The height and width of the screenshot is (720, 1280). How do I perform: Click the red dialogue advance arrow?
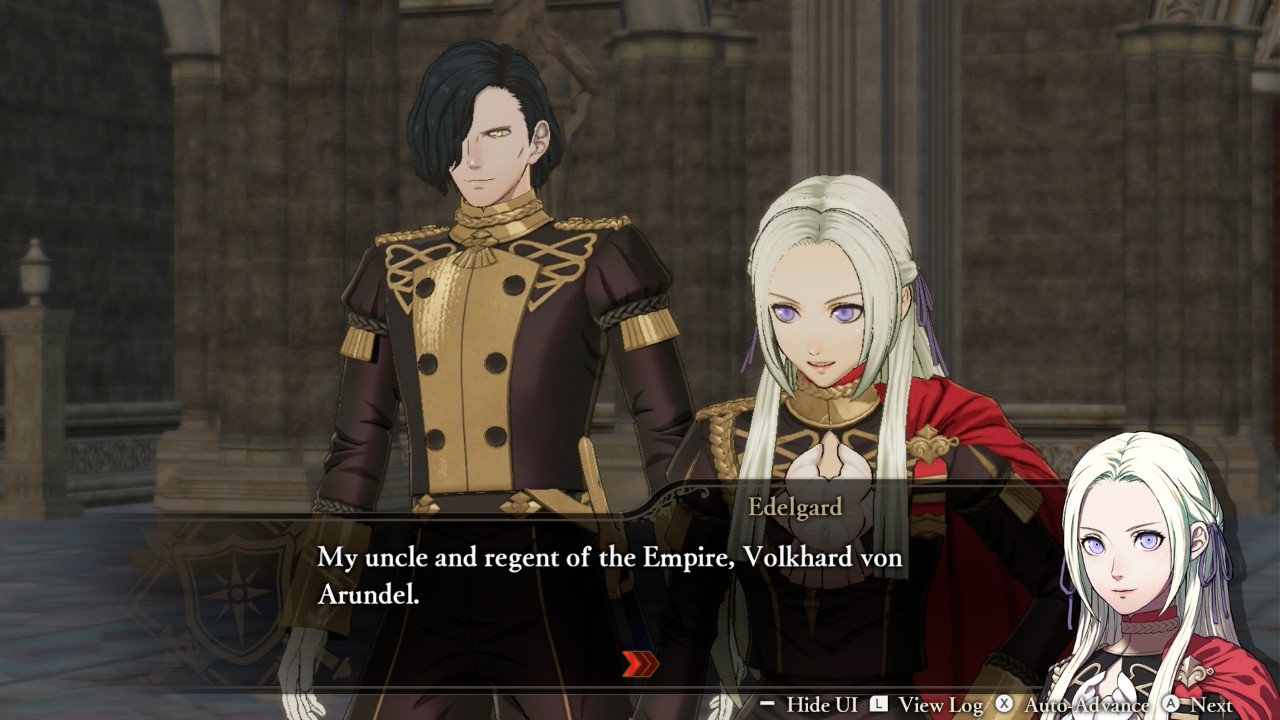point(640,664)
